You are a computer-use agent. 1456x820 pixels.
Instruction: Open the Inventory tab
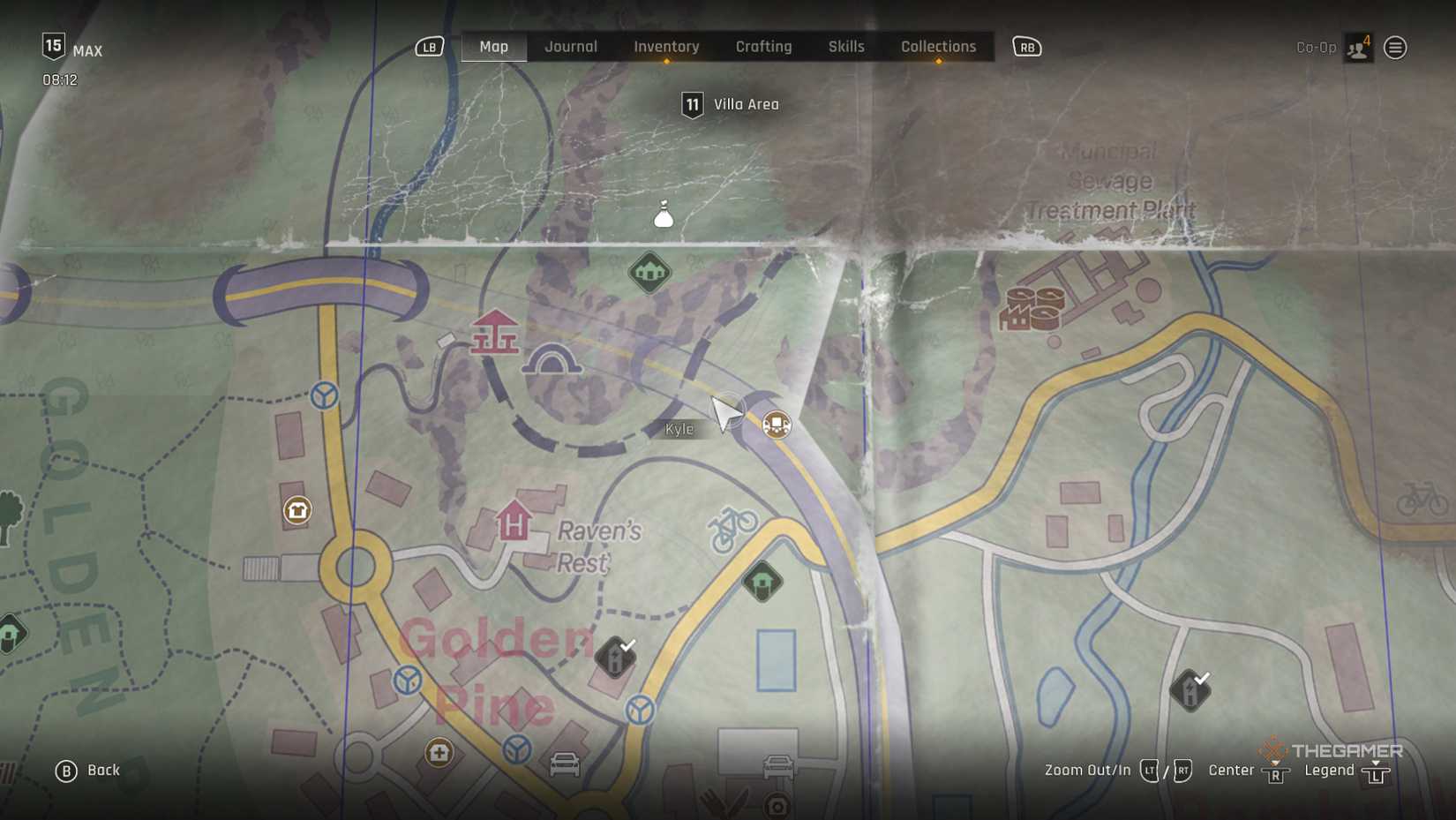click(x=666, y=47)
